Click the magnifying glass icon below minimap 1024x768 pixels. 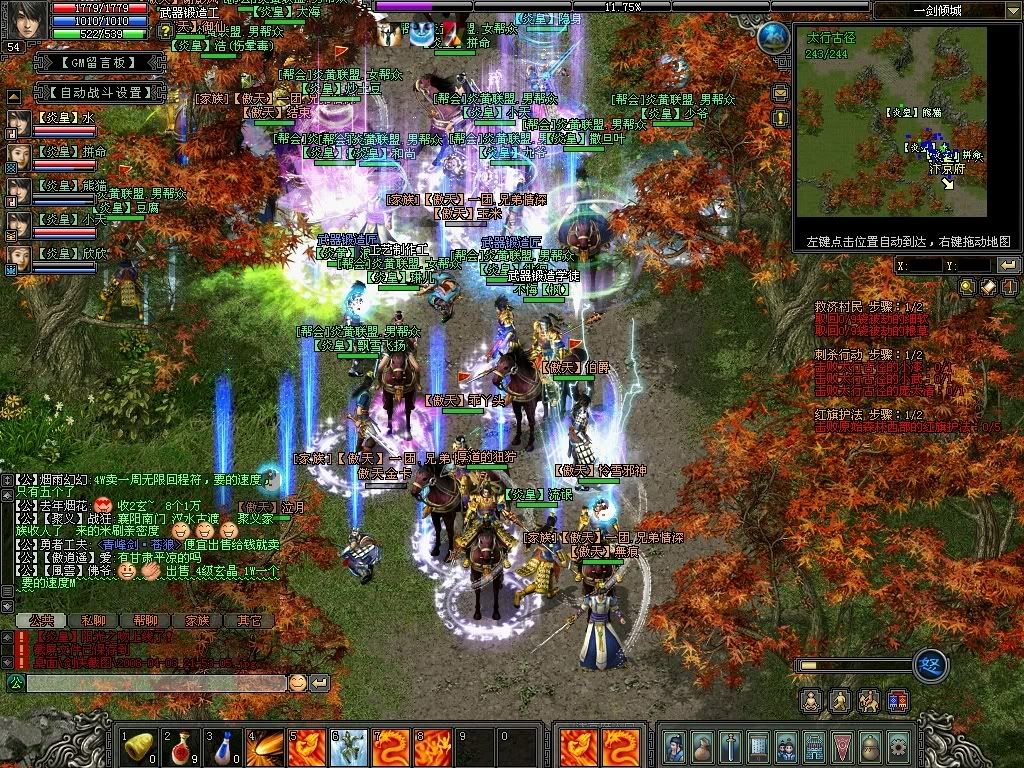[x=967, y=287]
